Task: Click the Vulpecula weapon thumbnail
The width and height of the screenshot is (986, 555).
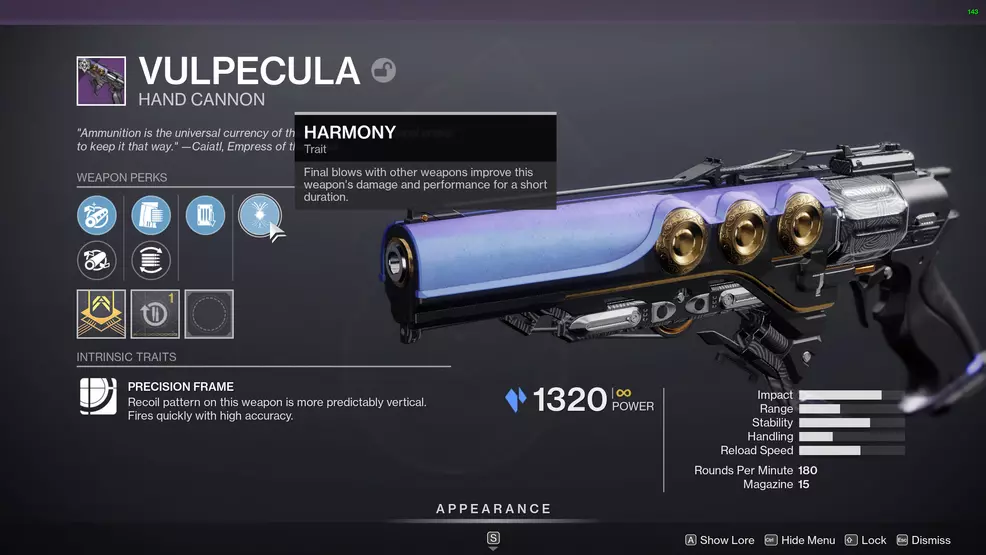Action: tap(101, 81)
